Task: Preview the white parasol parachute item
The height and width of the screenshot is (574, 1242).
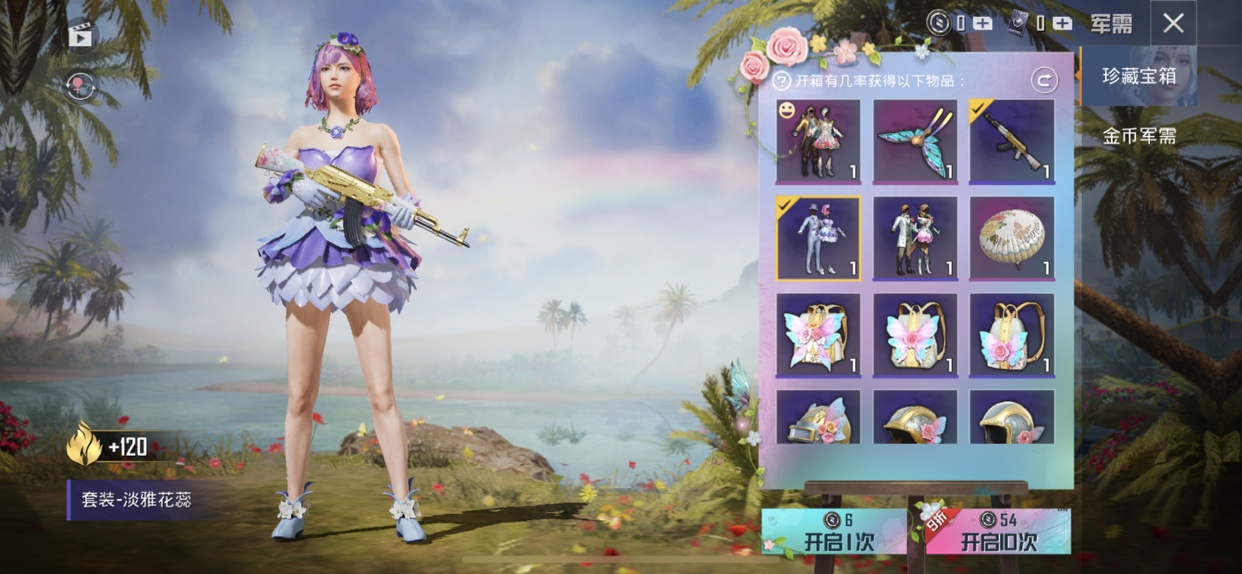Action: (1011, 238)
